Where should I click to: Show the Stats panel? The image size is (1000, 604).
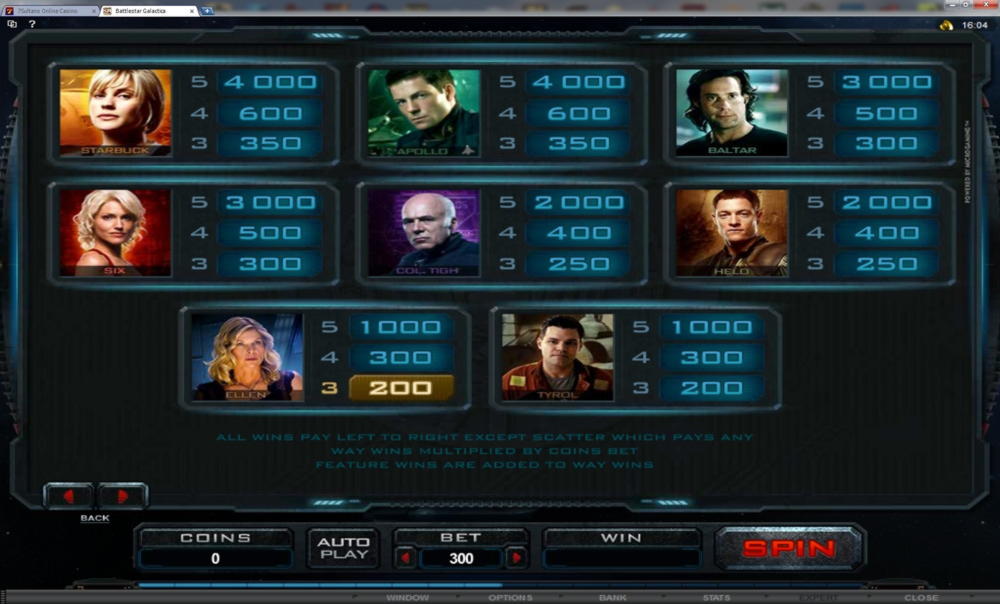716,598
